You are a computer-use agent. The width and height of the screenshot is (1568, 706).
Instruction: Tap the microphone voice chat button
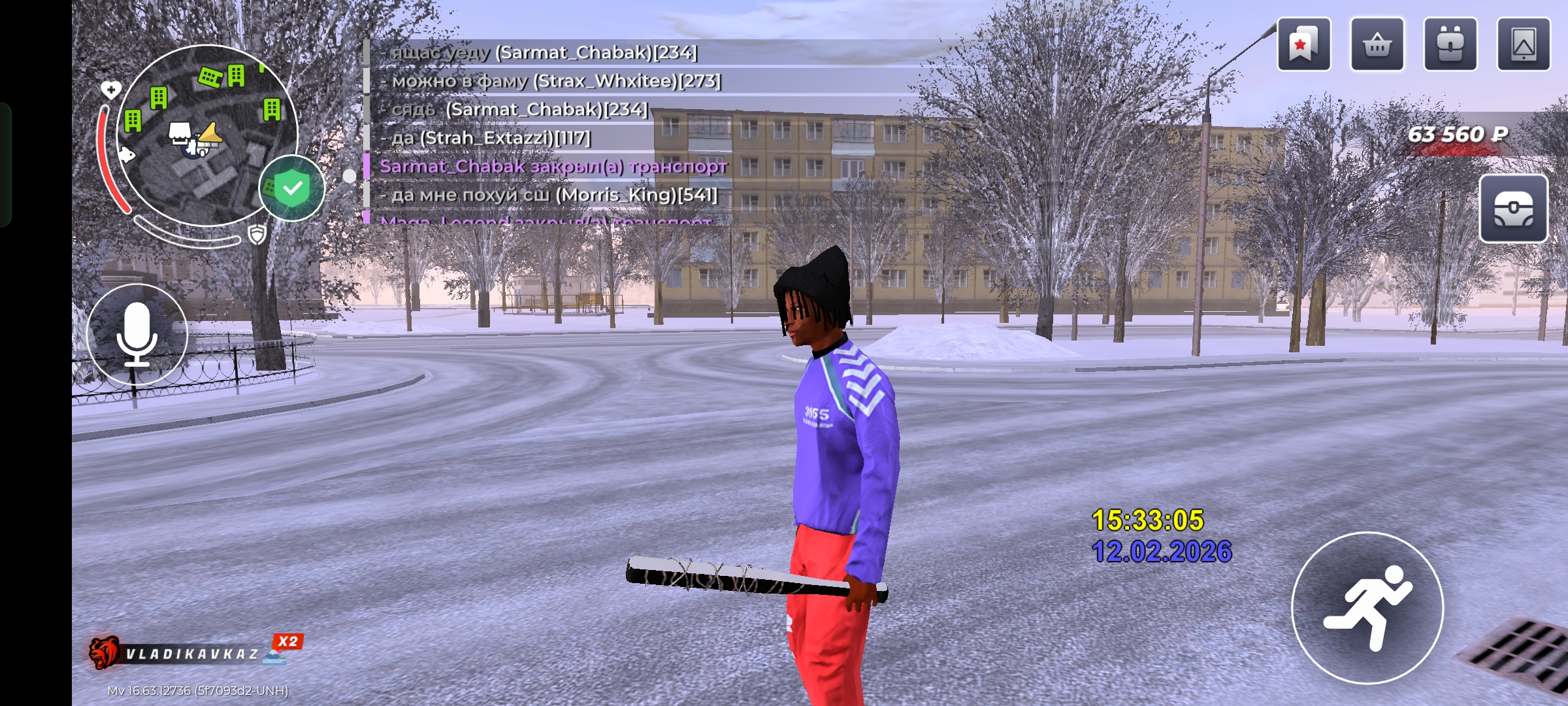[x=137, y=335]
